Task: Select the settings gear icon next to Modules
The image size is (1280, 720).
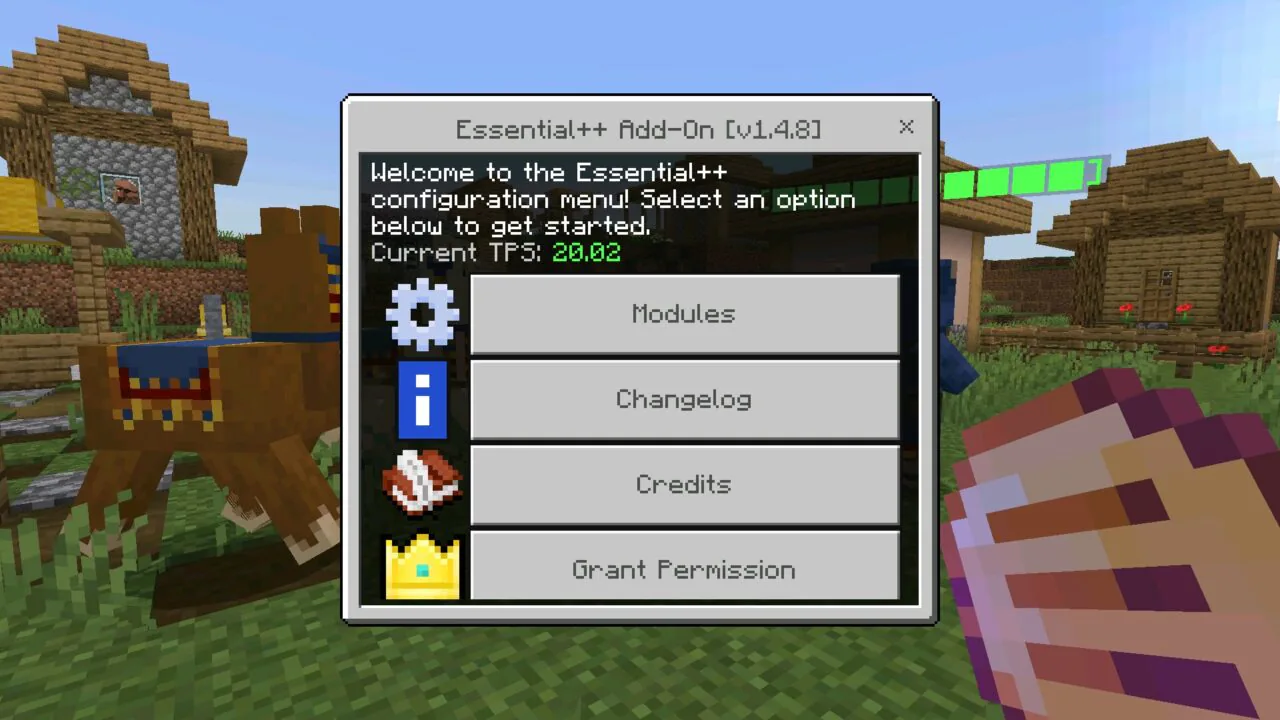Action: [x=421, y=313]
